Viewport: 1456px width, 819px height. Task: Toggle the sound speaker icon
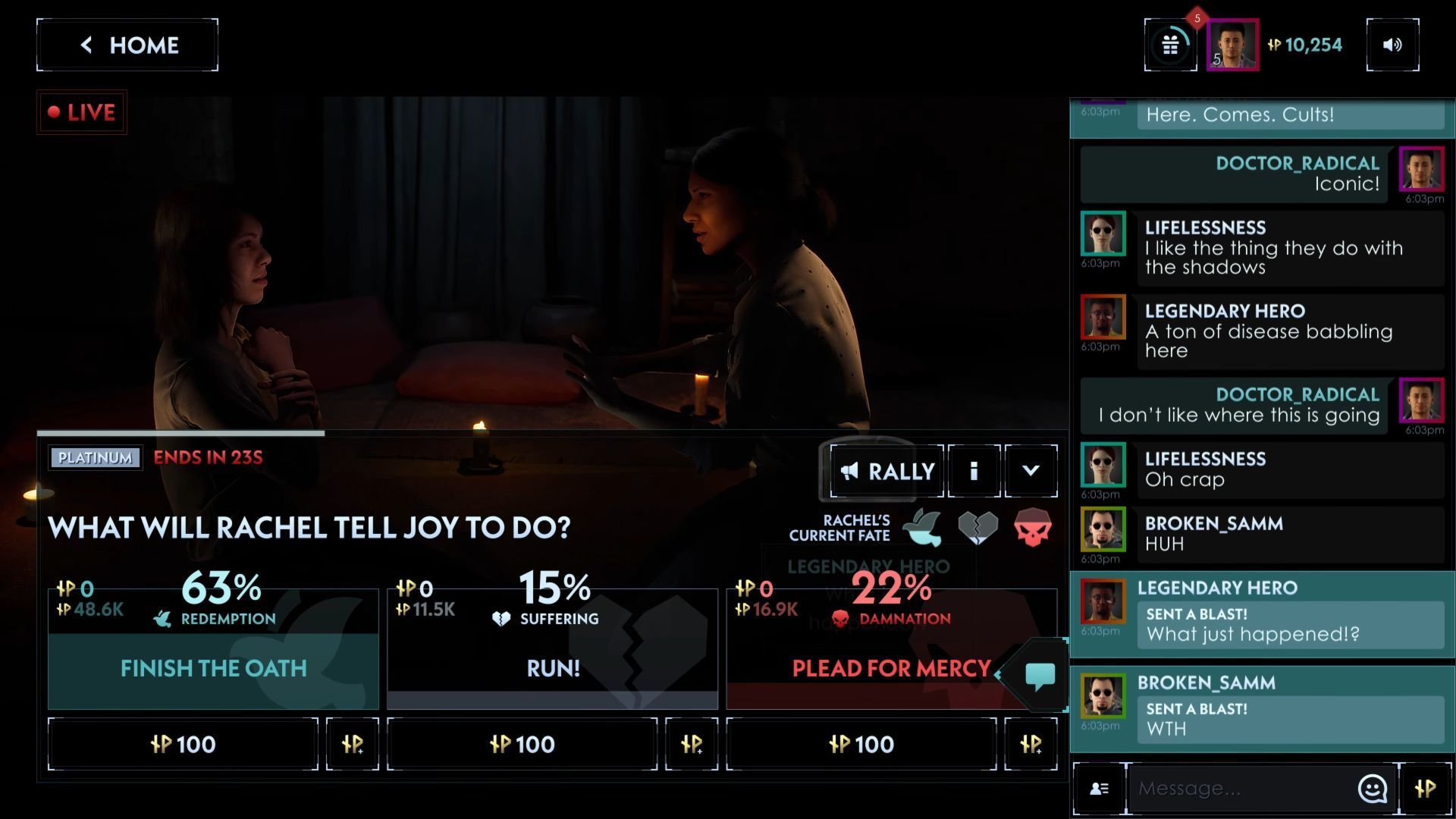(x=1392, y=45)
